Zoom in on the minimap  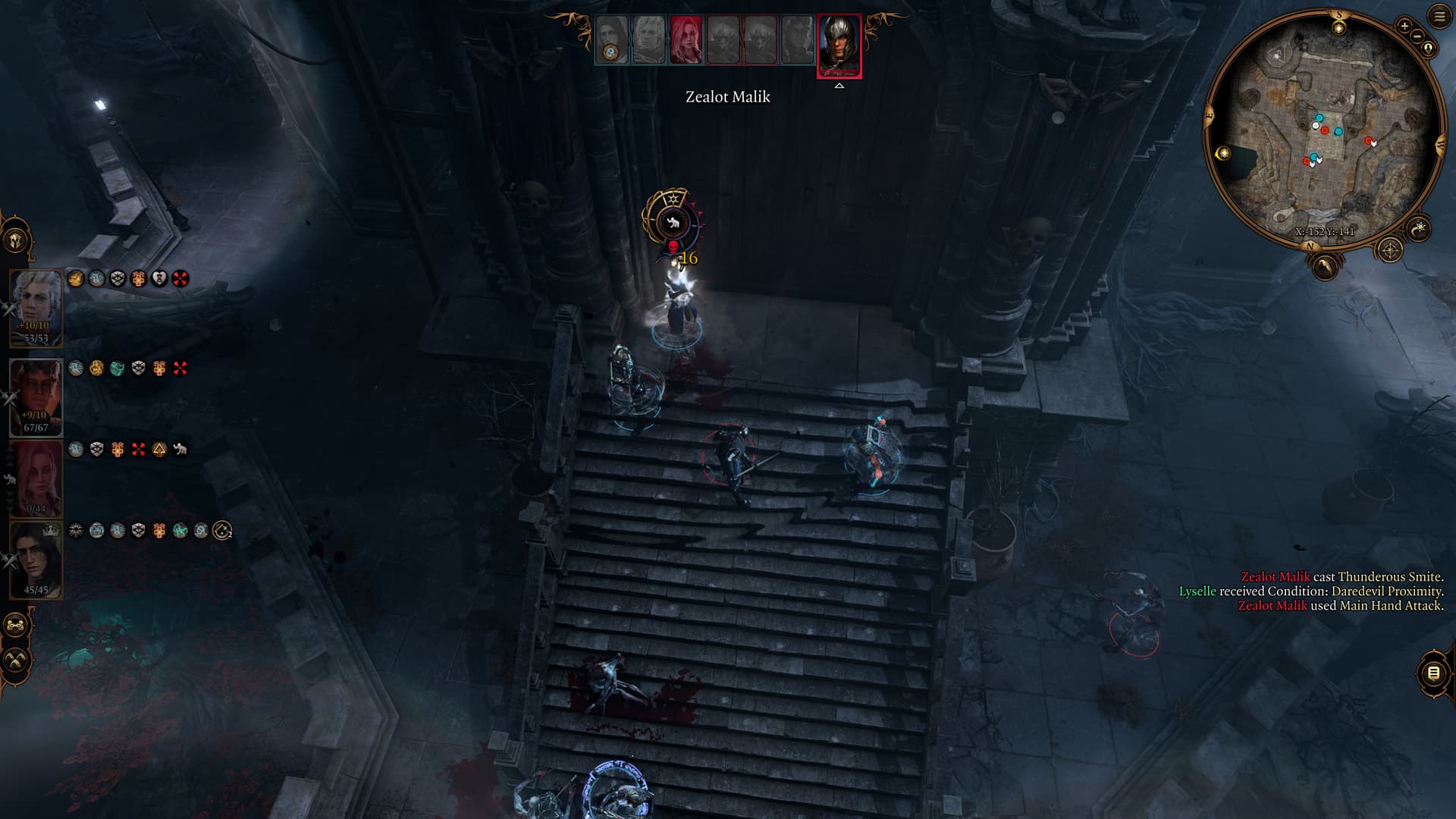(x=1404, y=27)
